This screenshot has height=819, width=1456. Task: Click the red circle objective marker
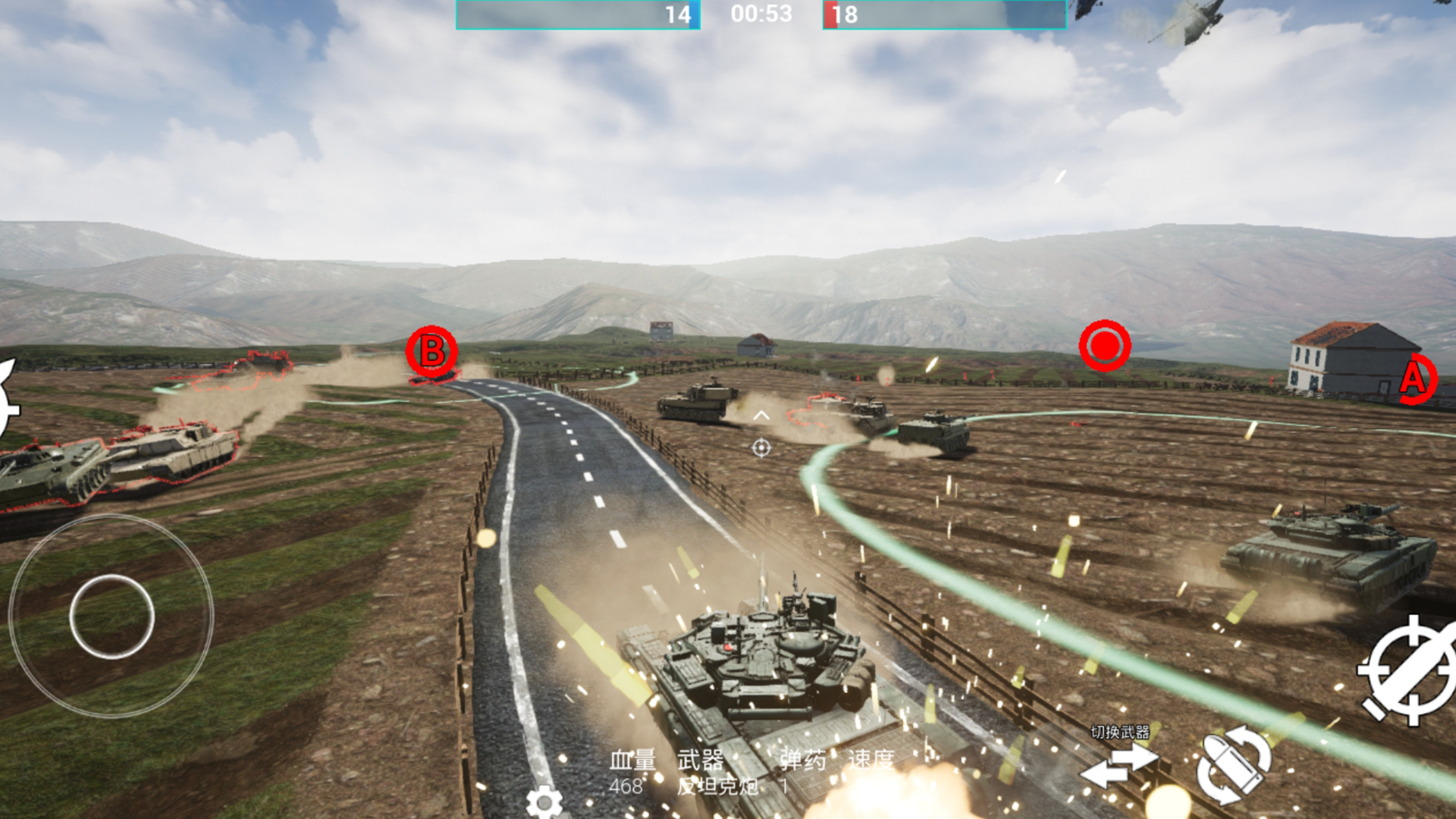pos(1104,346)
